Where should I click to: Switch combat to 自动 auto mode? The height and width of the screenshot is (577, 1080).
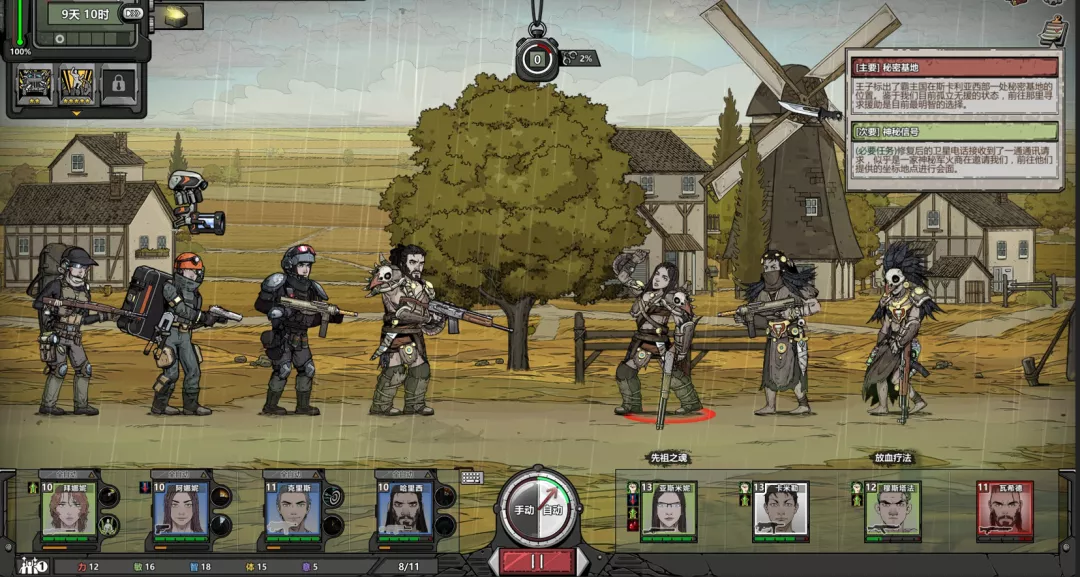pos(553,510)
